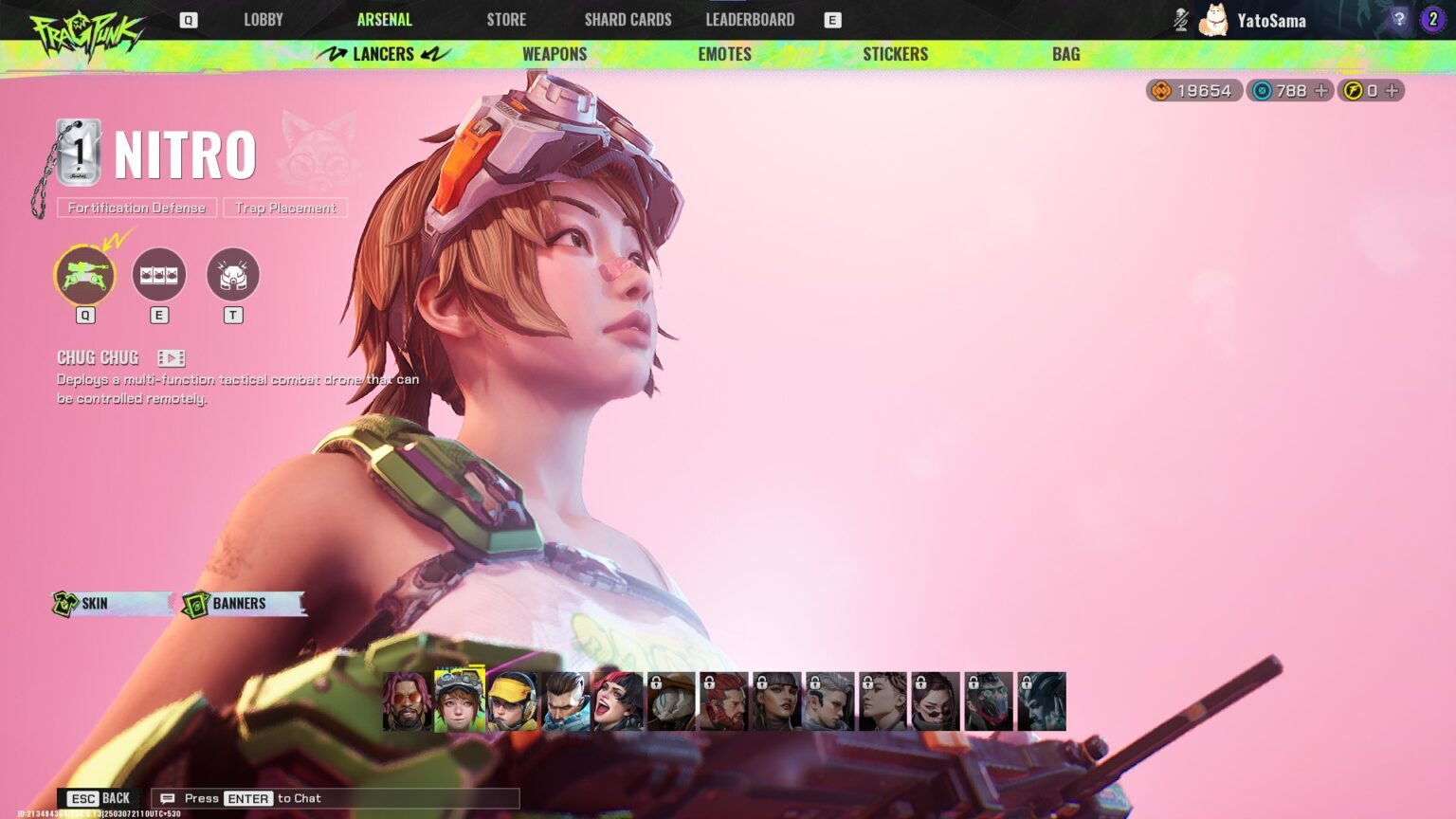View the T ability icon
Screen dimensions: 1456x819
[233, 275]
